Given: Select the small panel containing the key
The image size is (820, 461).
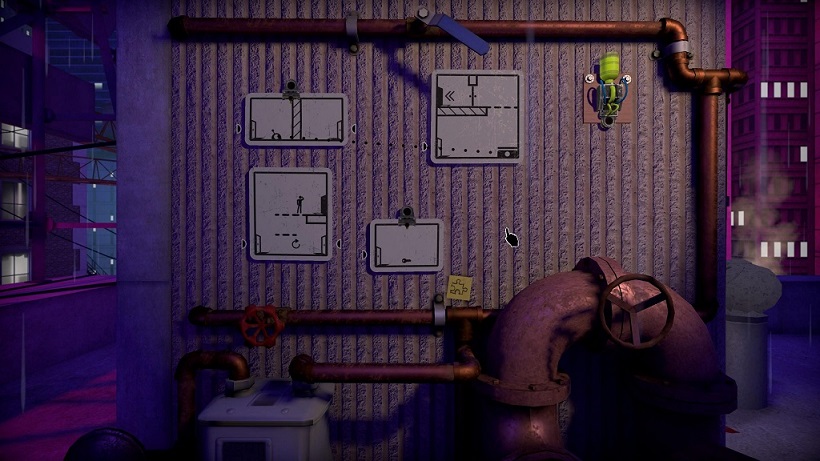Looking at the screenshot, I should click(406, 246).
